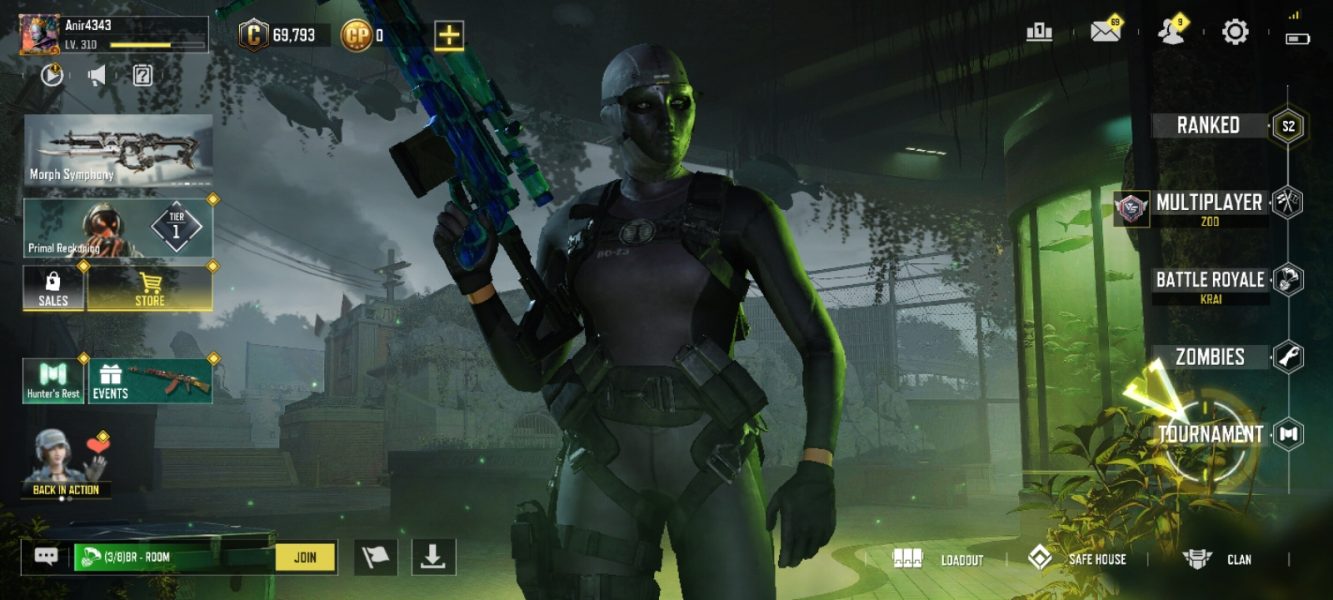Open the Primal Reckoning battle pass
1333x600 pixels.
(118, 228)
